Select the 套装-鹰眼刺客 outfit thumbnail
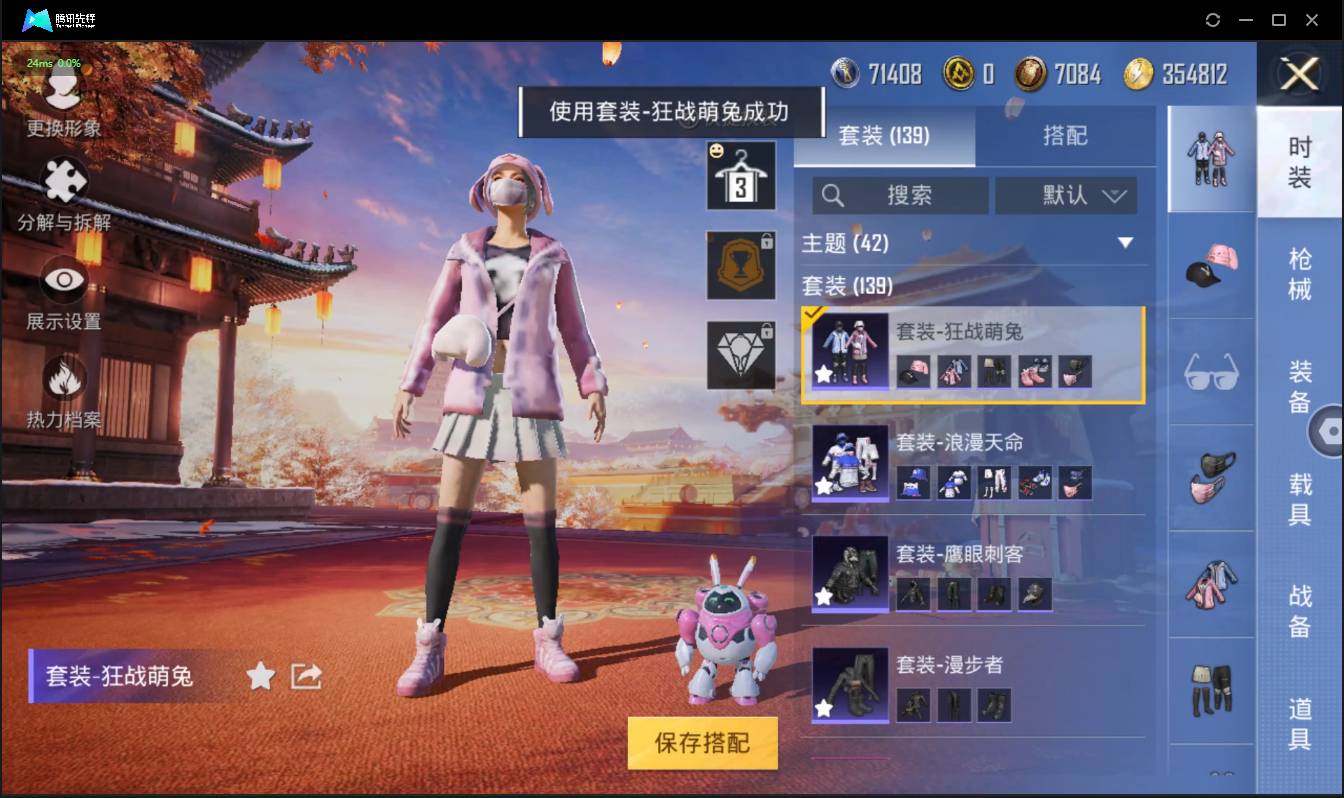This screenshot has height=798, width=1344. click(x=849, y=575)
